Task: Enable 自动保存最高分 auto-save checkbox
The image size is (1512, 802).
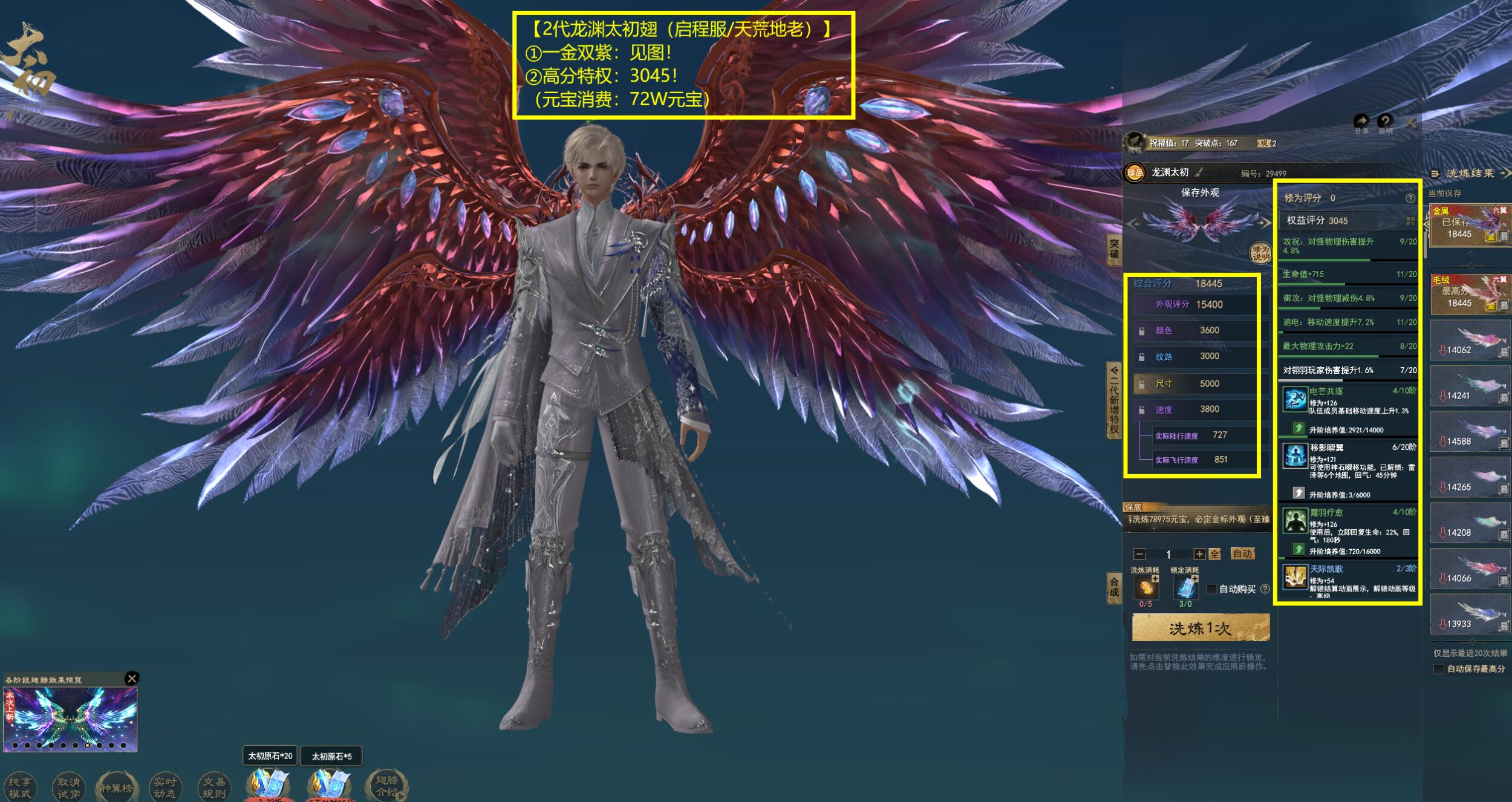Action: (1439, 669)
